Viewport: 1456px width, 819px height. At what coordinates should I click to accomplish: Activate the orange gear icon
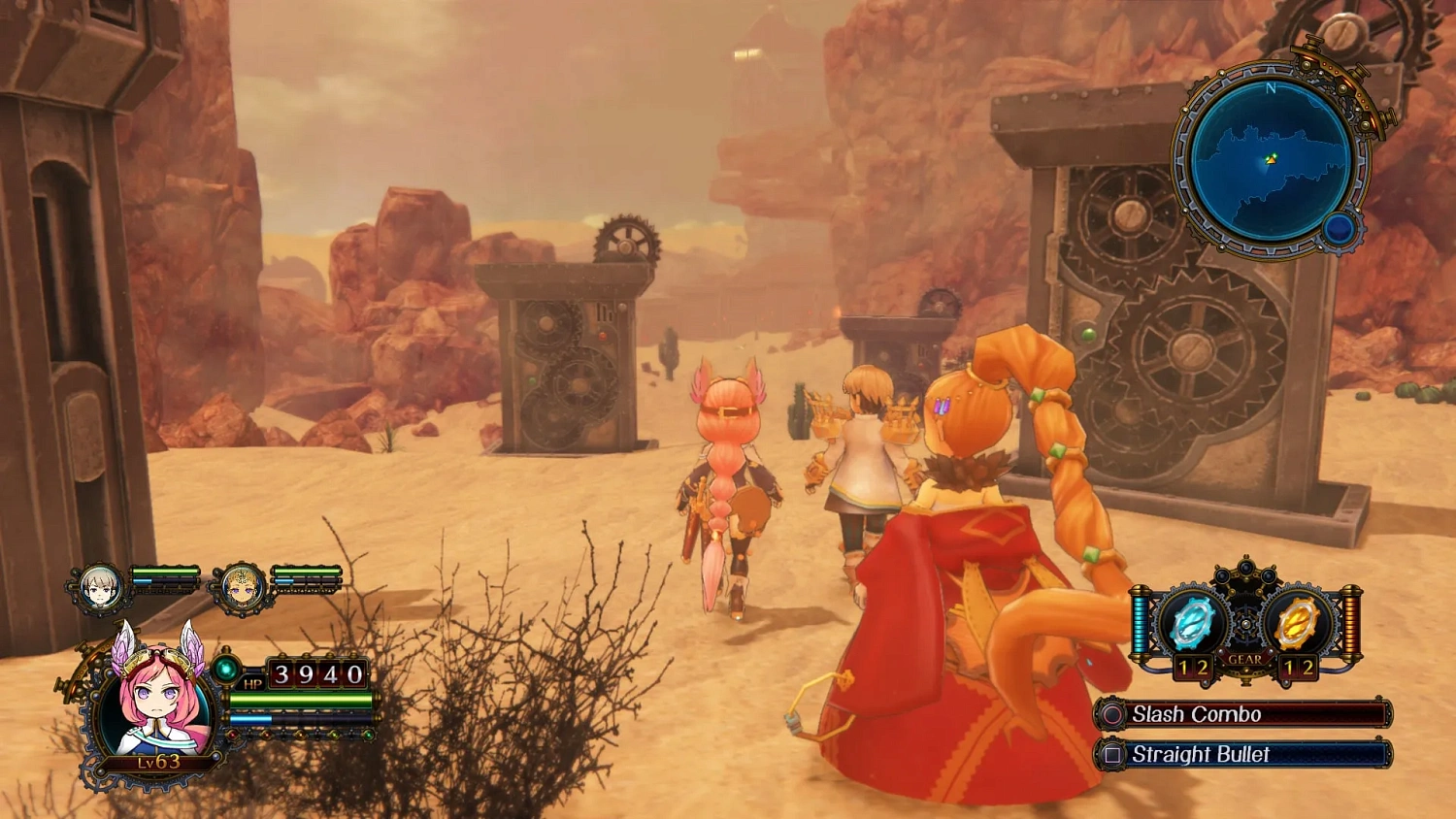pos(1298,623)
